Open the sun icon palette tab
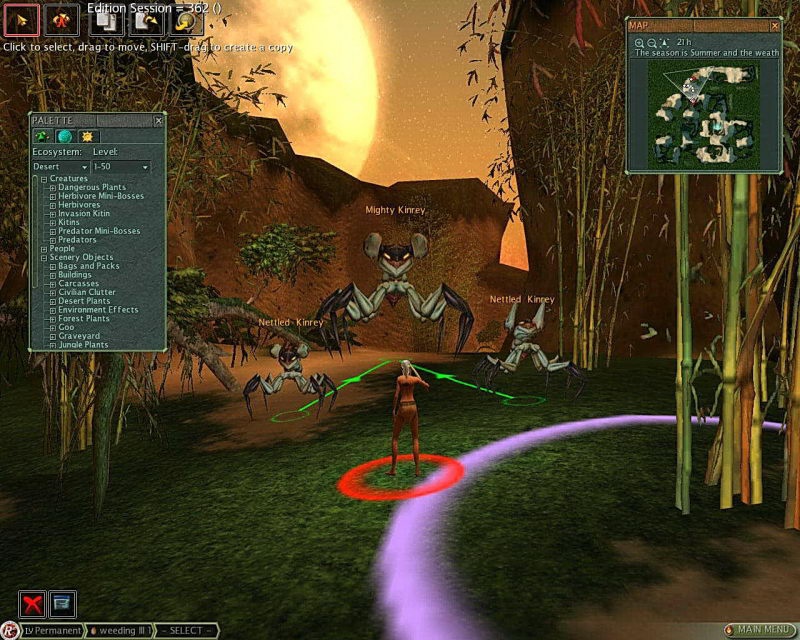The height and width of the screenshot is (640, 800). point(87,136)
